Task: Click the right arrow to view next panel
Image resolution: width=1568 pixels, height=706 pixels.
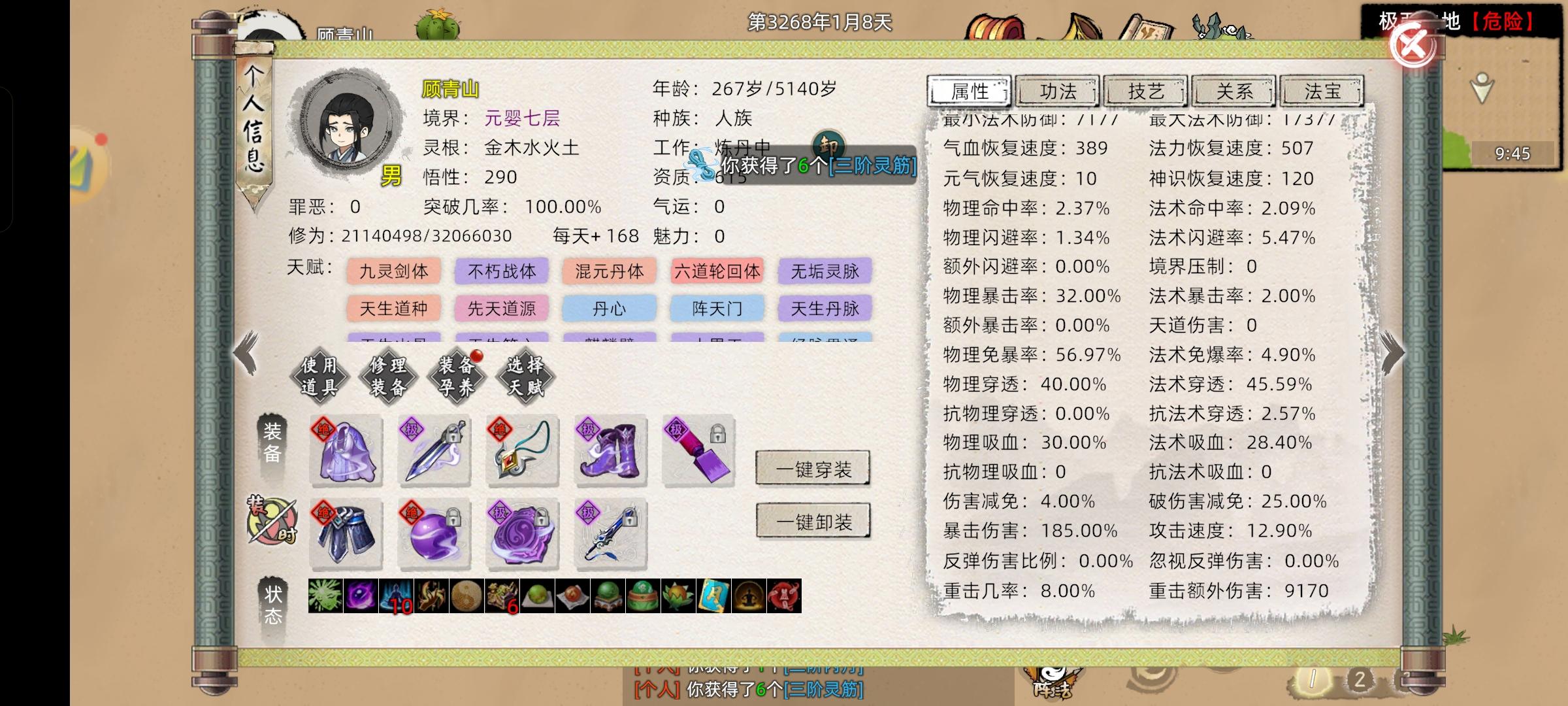Action: coord(1394,354)
